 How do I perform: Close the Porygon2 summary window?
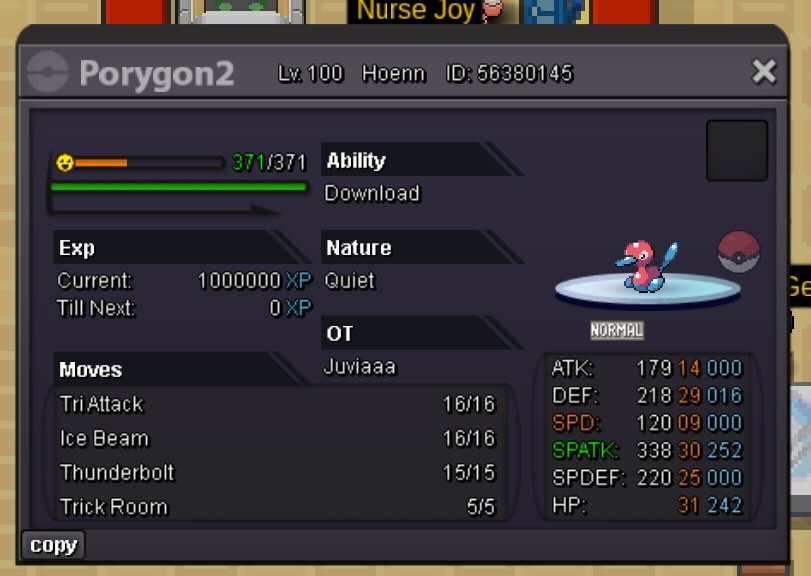click(x=764, y=72)
